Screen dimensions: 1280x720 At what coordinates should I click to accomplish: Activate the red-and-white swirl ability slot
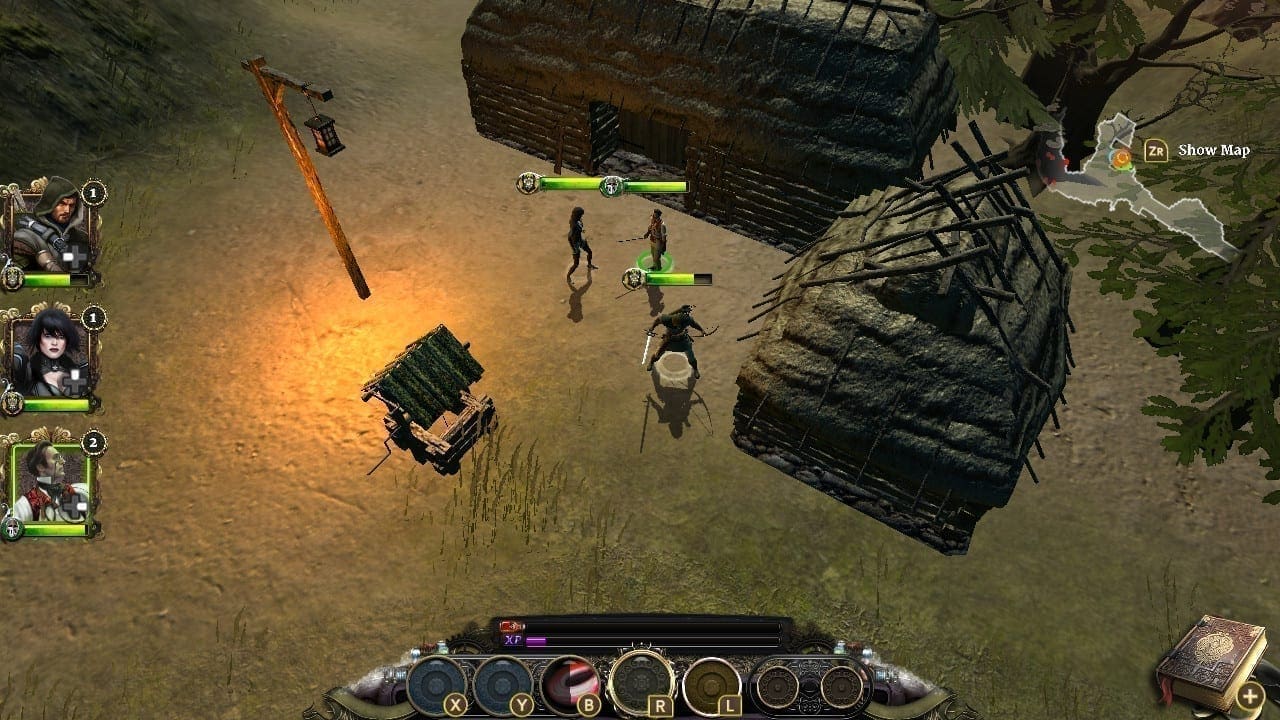570,684
